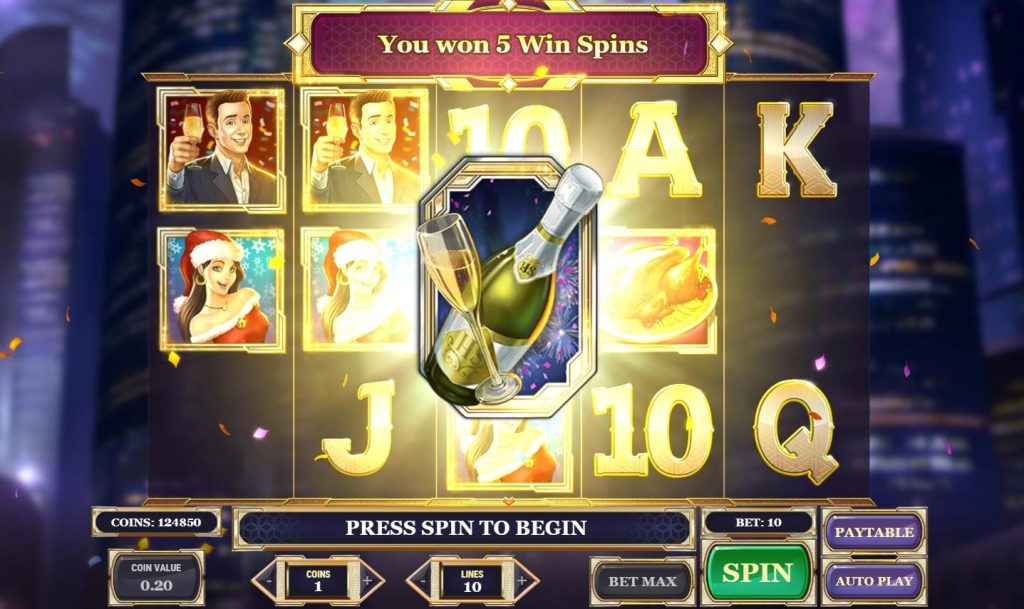Open the PAYTABLE
The image size is (1024, 609).
(873, 532)
